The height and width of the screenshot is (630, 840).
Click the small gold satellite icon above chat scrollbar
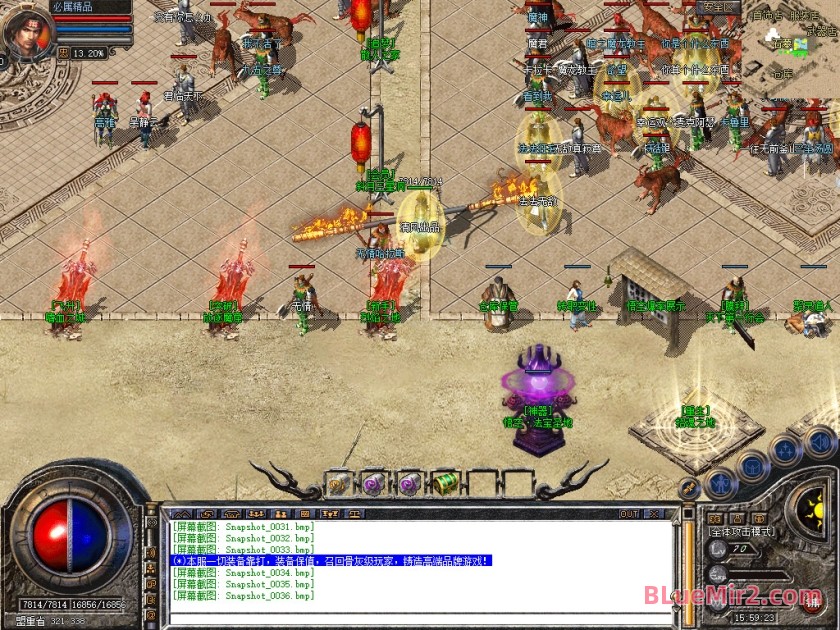[x=688, y=489]
